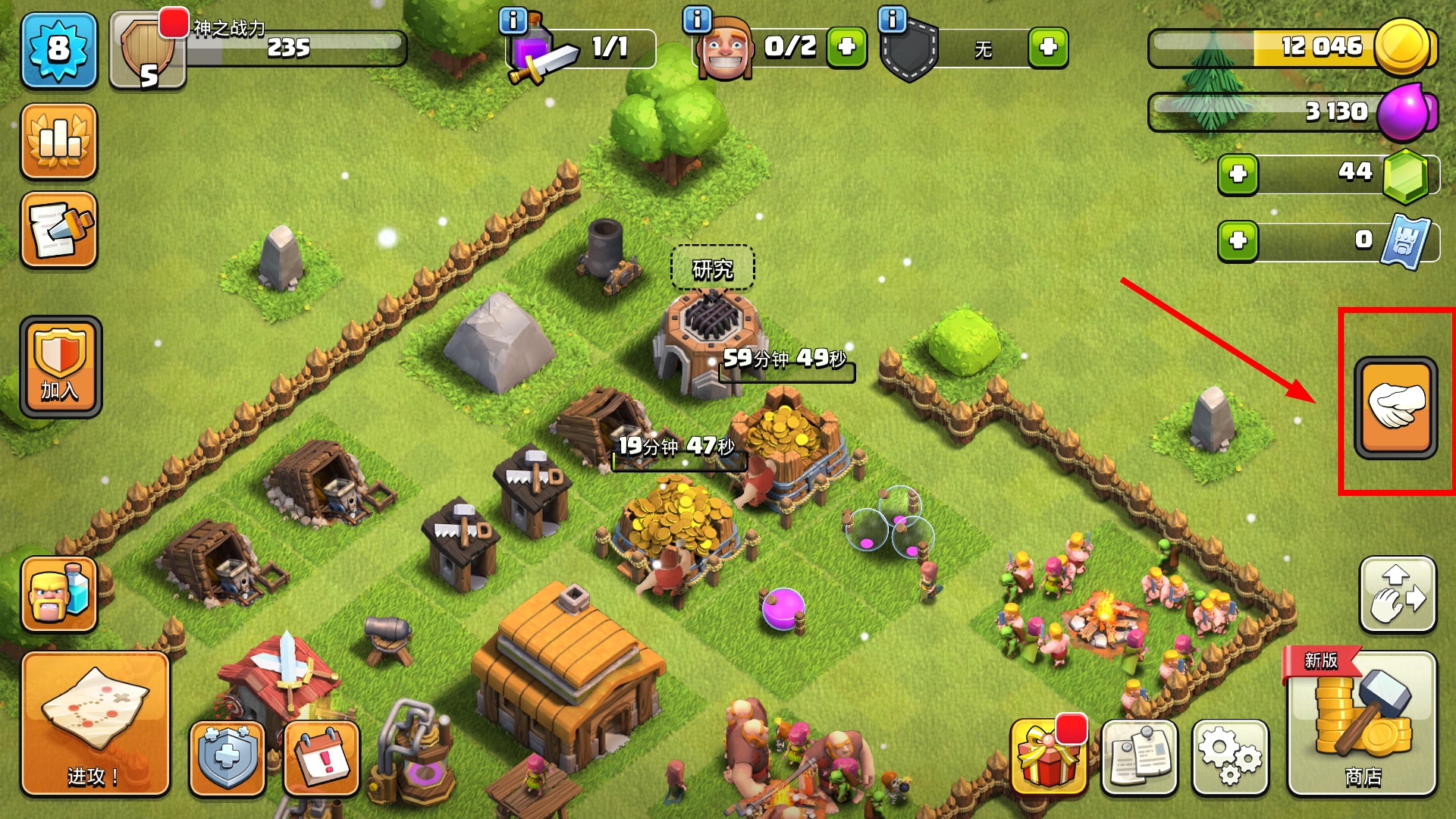Image resolution: width=1456 pixels, height=819 pixels.
Task: Open the orange handshake button
Action: [x=1395, y=407]
